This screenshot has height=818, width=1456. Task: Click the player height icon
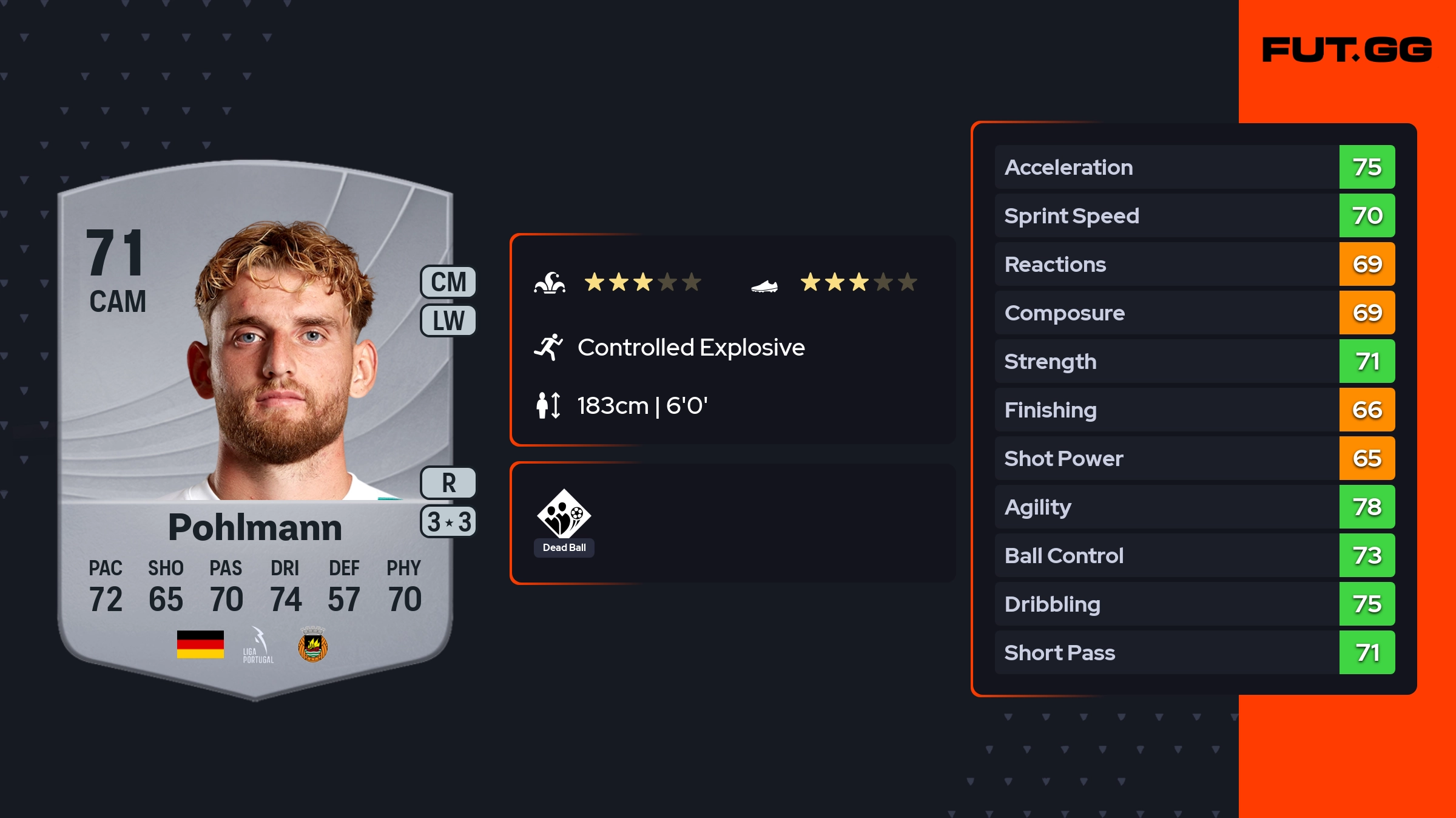click(x=548, y=405)
